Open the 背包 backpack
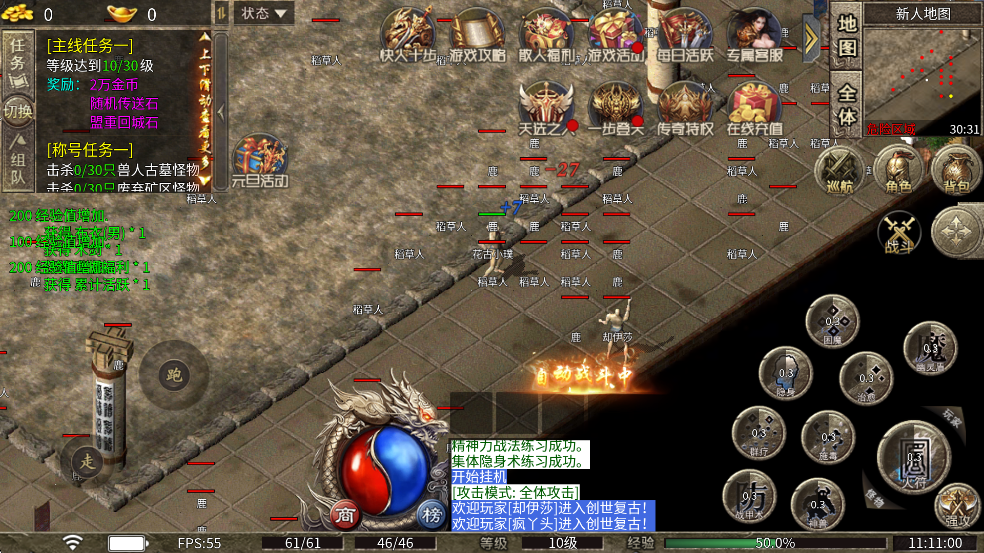 click(956, 168)
